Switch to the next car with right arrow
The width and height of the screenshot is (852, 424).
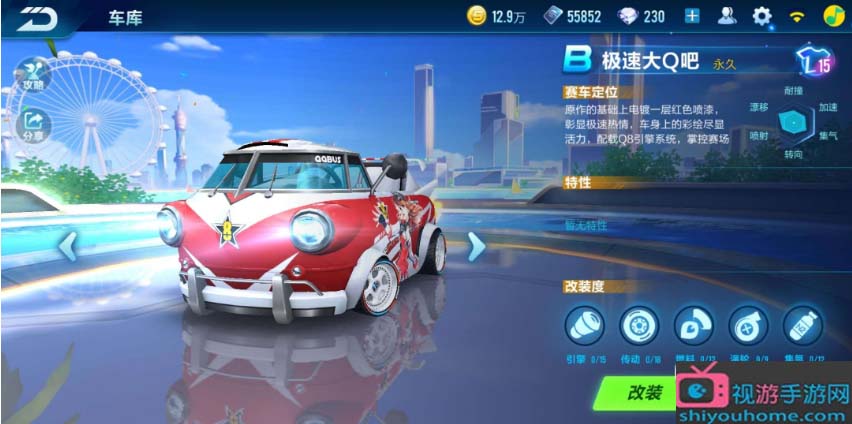pyautogui.click(x=476, y=246)
